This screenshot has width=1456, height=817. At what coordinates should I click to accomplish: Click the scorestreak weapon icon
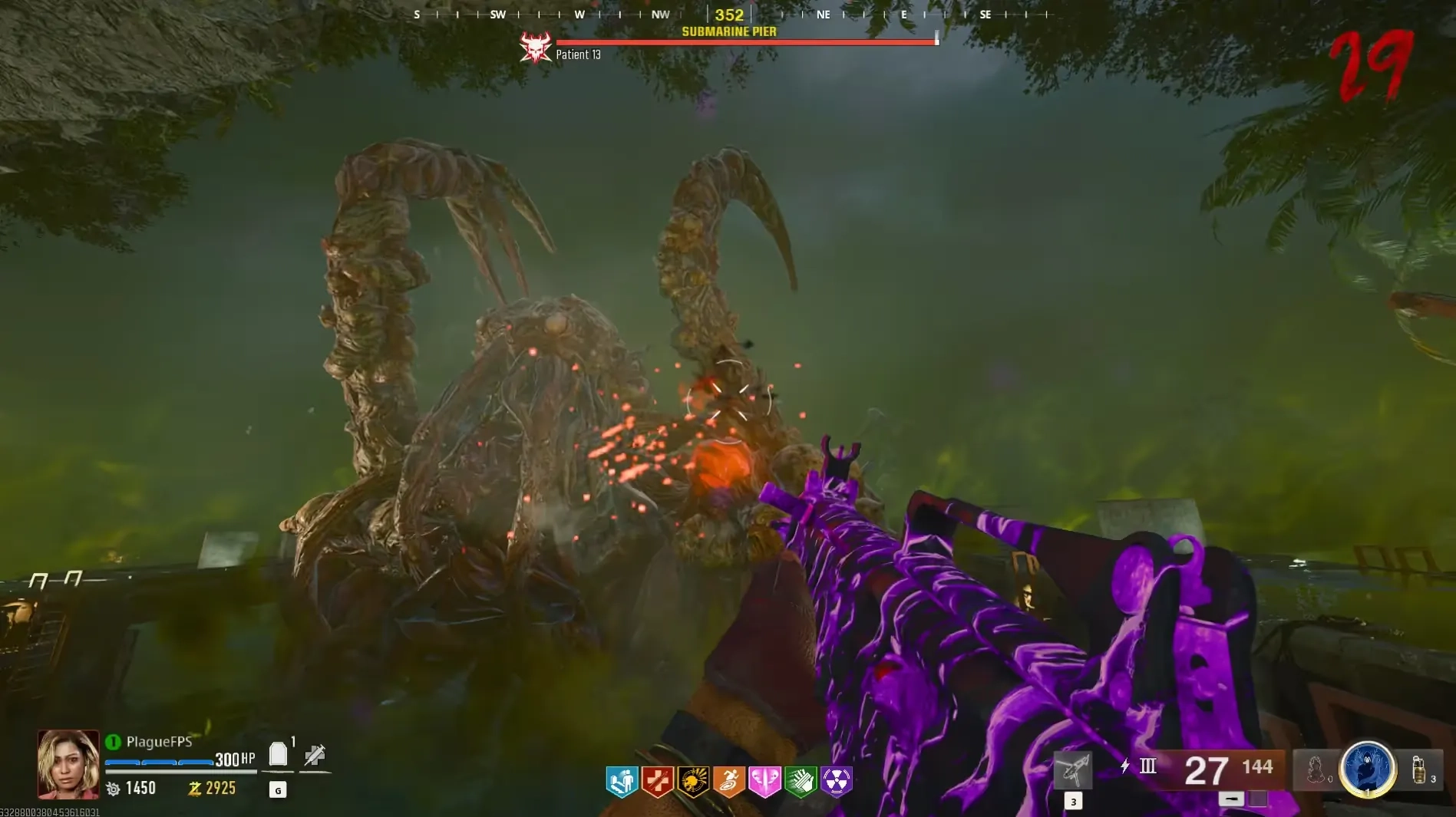[x=1073, y=769]
